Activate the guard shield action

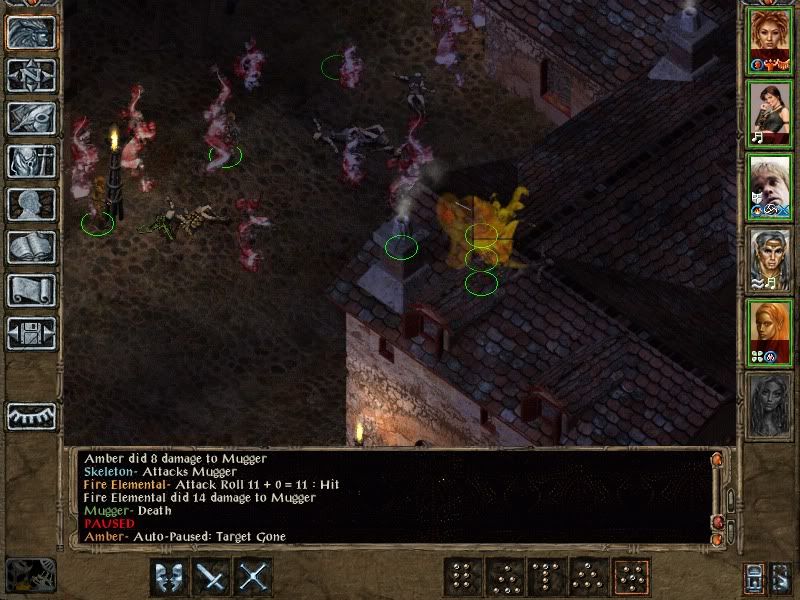point(169,577)
